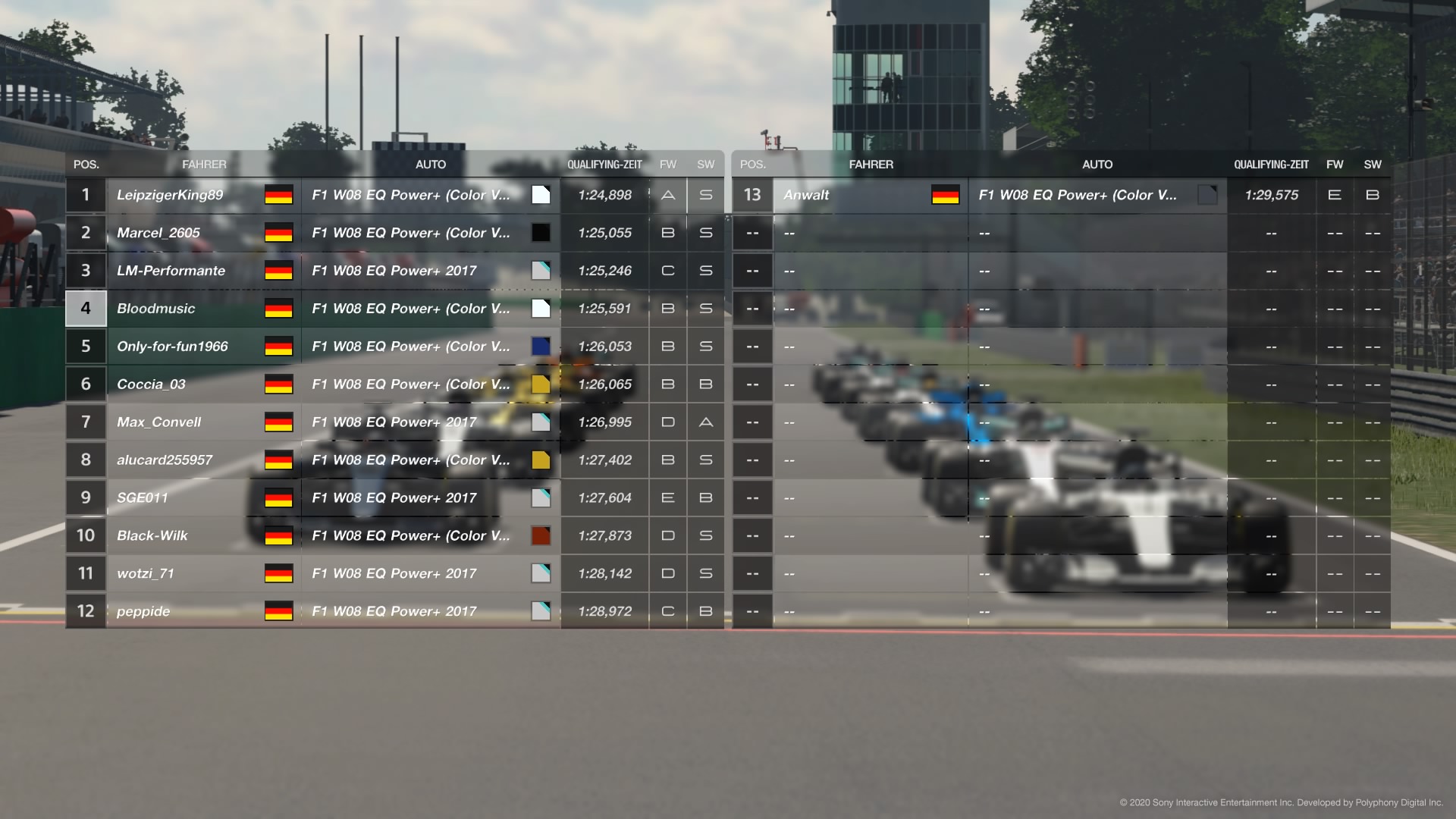
Task: Select the QUALIFYING-ZEIT column header
Action: point(604,164)
